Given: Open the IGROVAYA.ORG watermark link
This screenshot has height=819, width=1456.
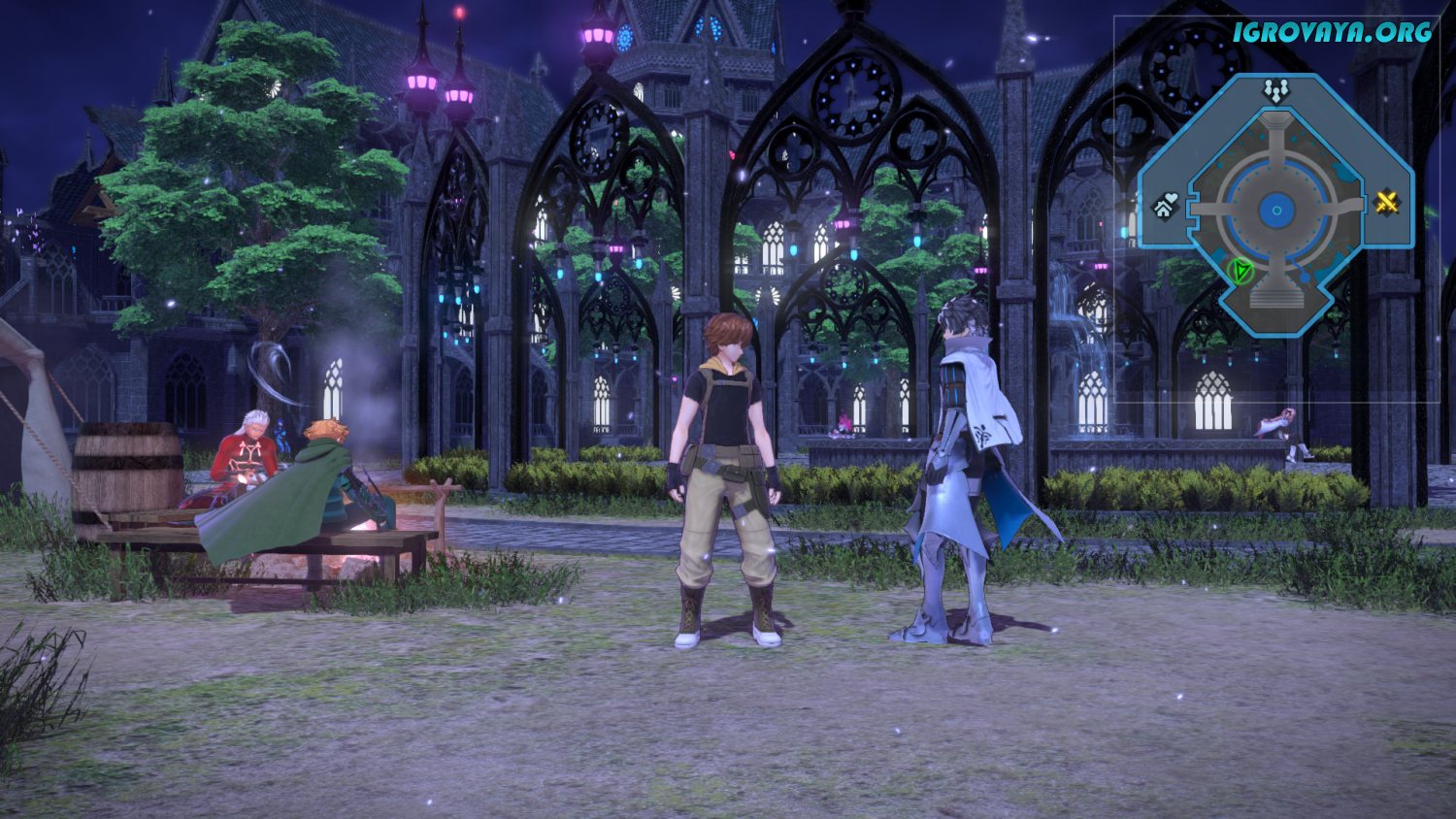Looking at the screenshot, I should [x=1333, y=32].
